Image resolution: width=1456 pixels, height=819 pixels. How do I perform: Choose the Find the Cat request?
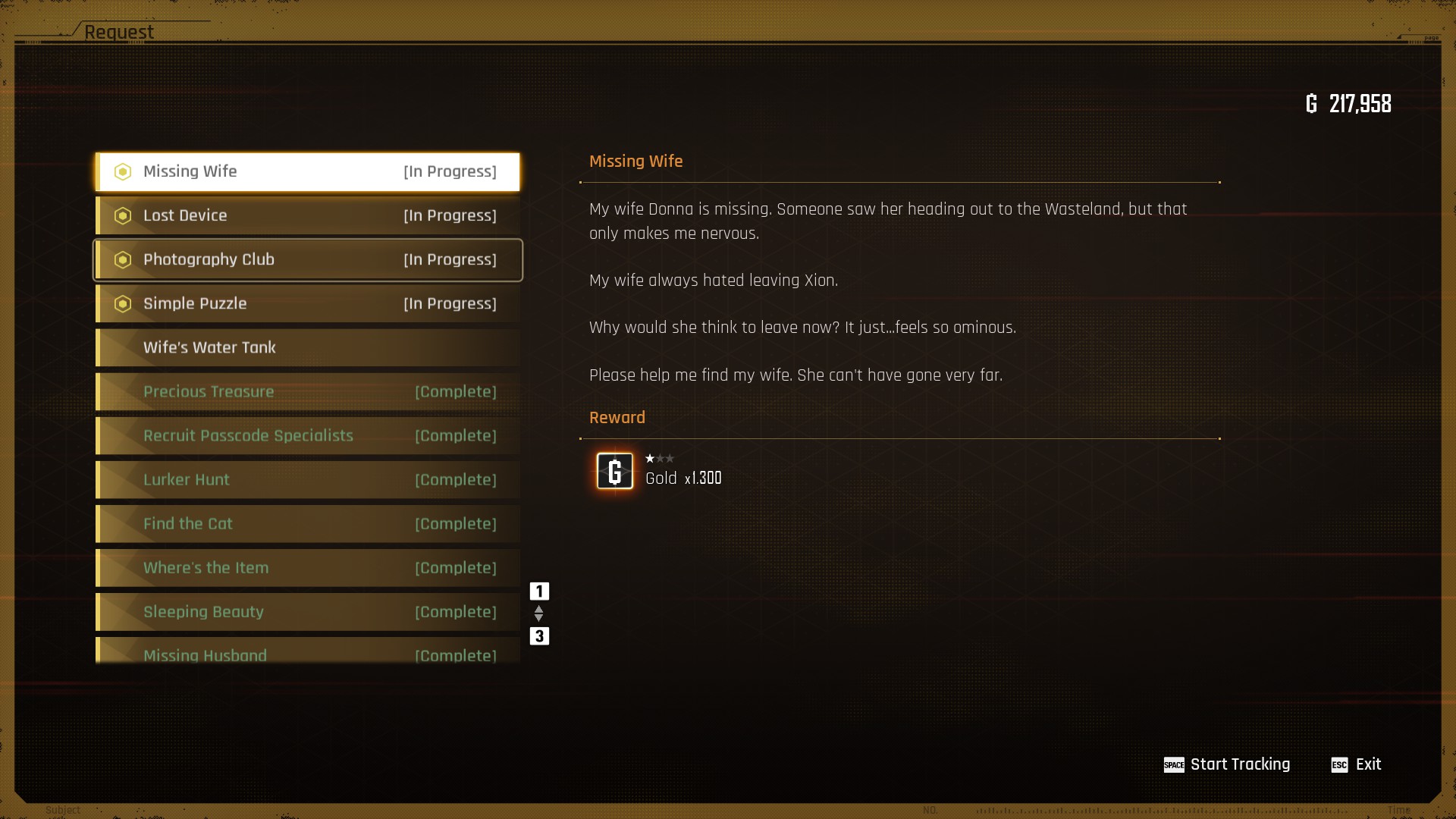point(307,524)
